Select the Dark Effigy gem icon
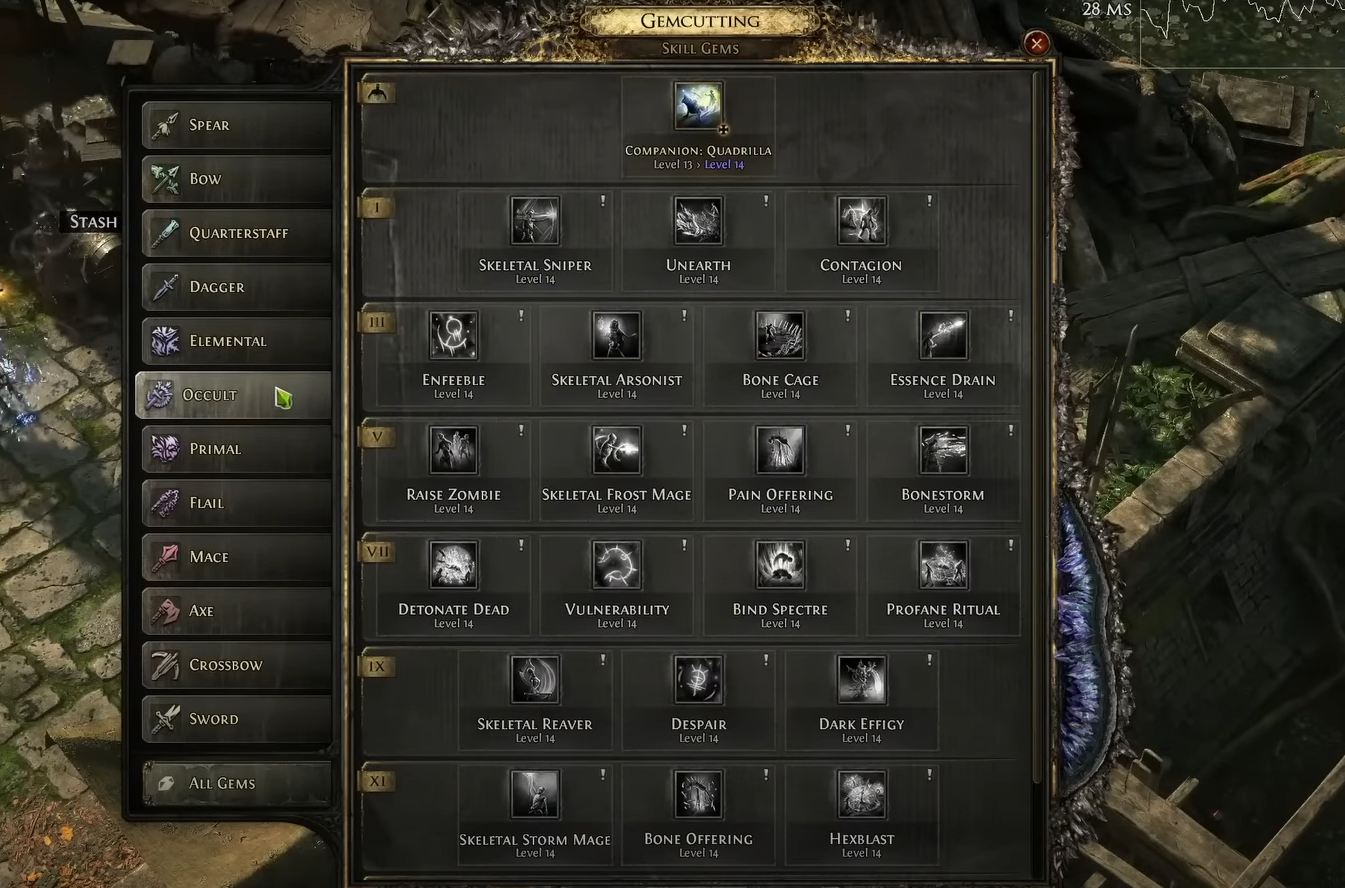This screenshot has width=1345, height=888. (x=861, y=678)
